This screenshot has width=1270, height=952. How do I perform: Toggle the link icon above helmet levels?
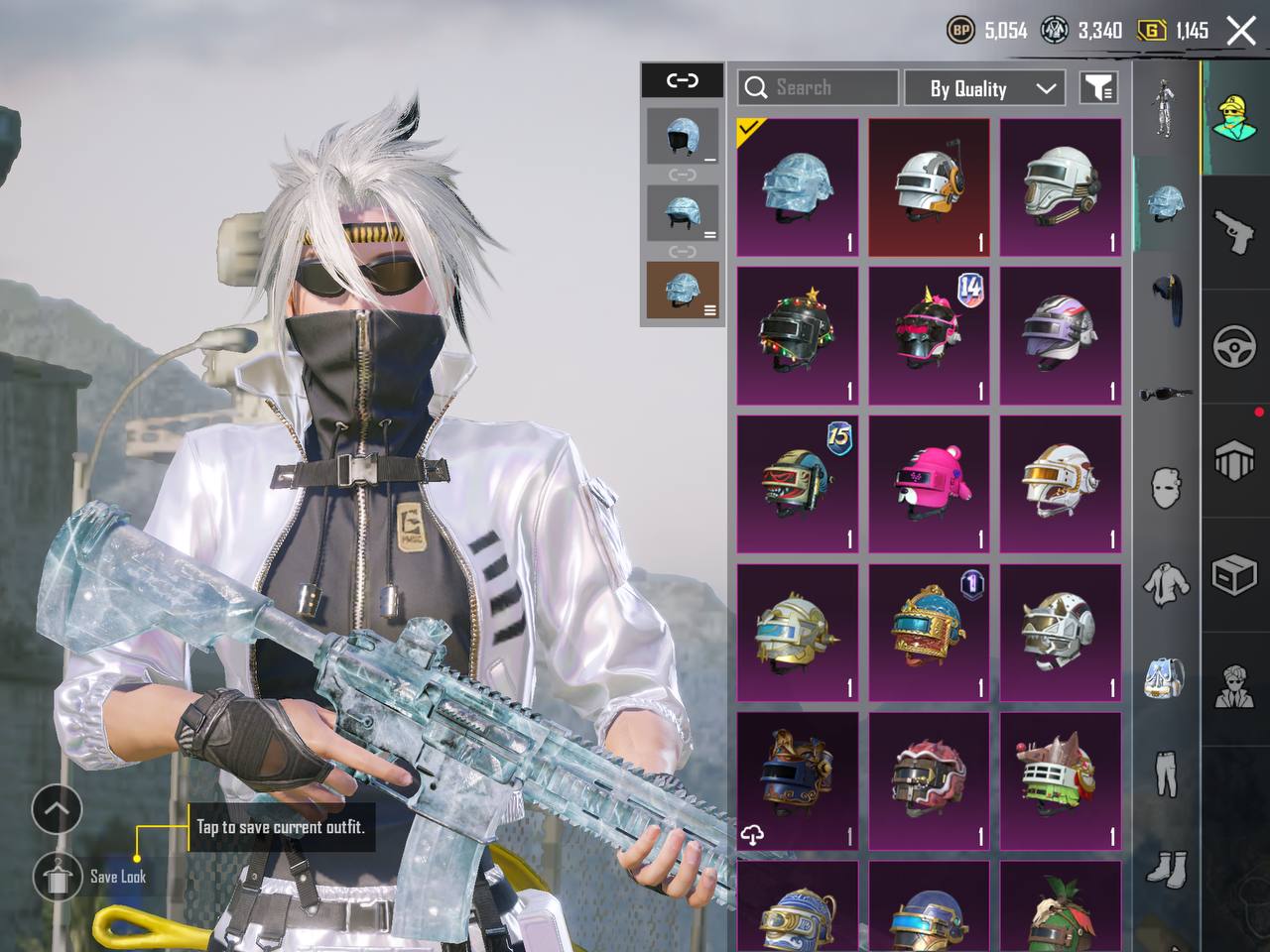pos(683,80)
